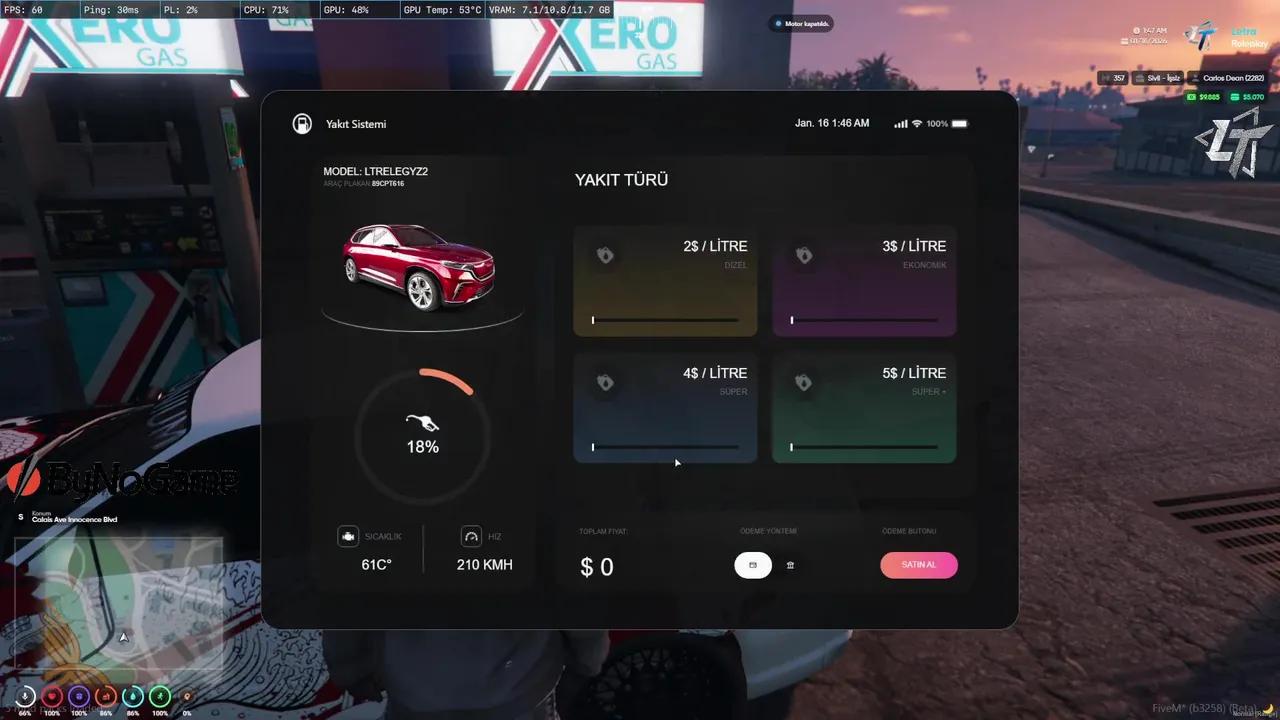The height and width of the screenshot is (720, 1280).
Task: Click the droplet icon on the EKONOMİK card
Action: tap(804, 255)
